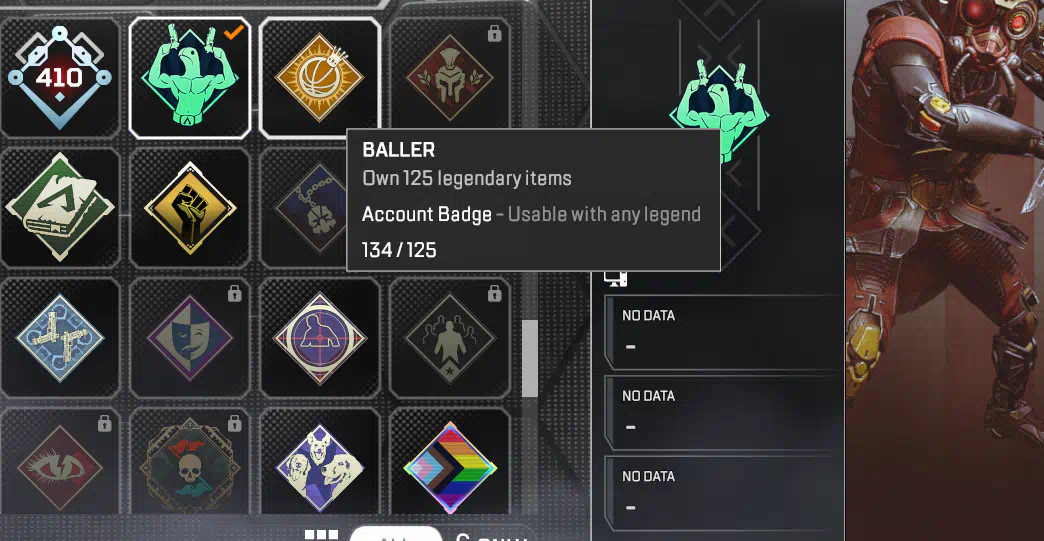1044x541 pixels.
Task: Toggle the grid view icon below badges
Action: coord(321,535)
